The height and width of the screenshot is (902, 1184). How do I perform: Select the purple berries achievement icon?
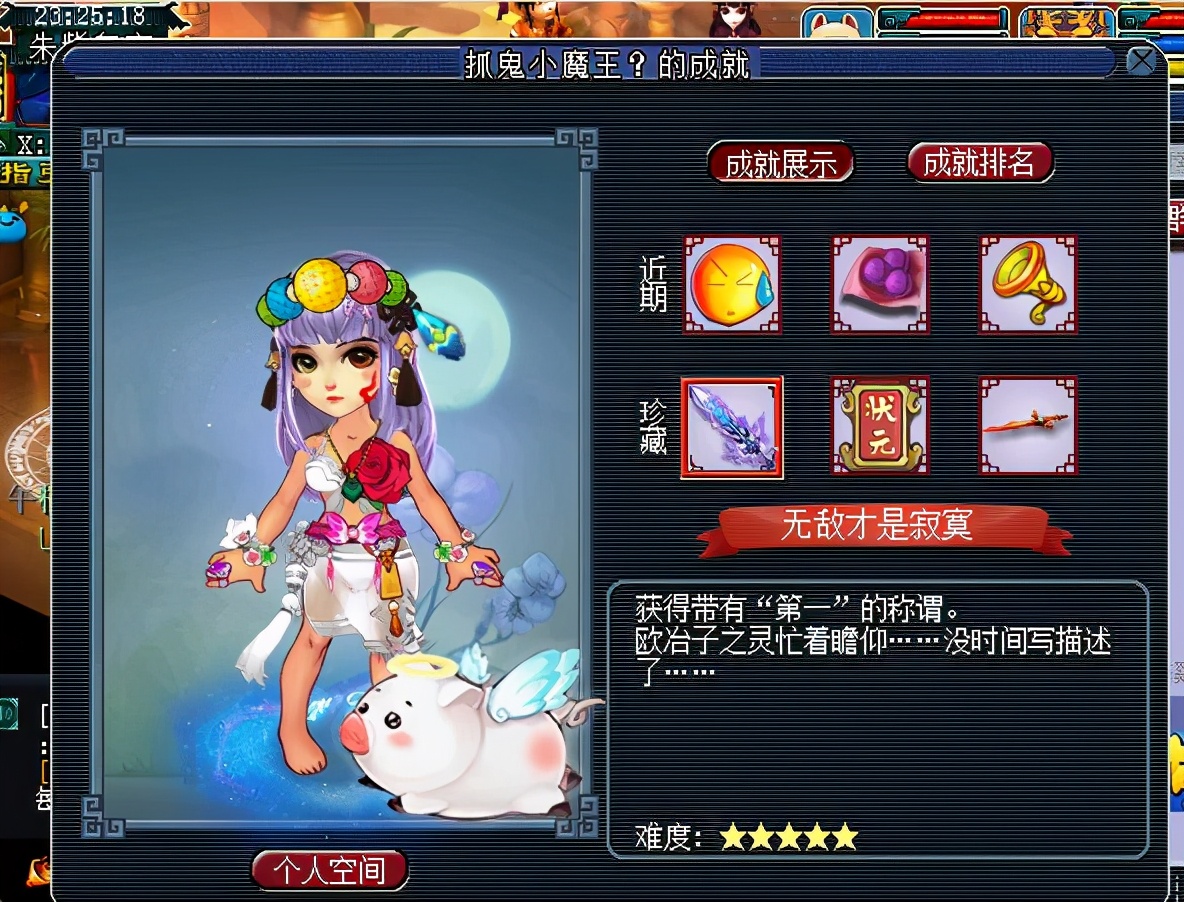pos(880,284)
